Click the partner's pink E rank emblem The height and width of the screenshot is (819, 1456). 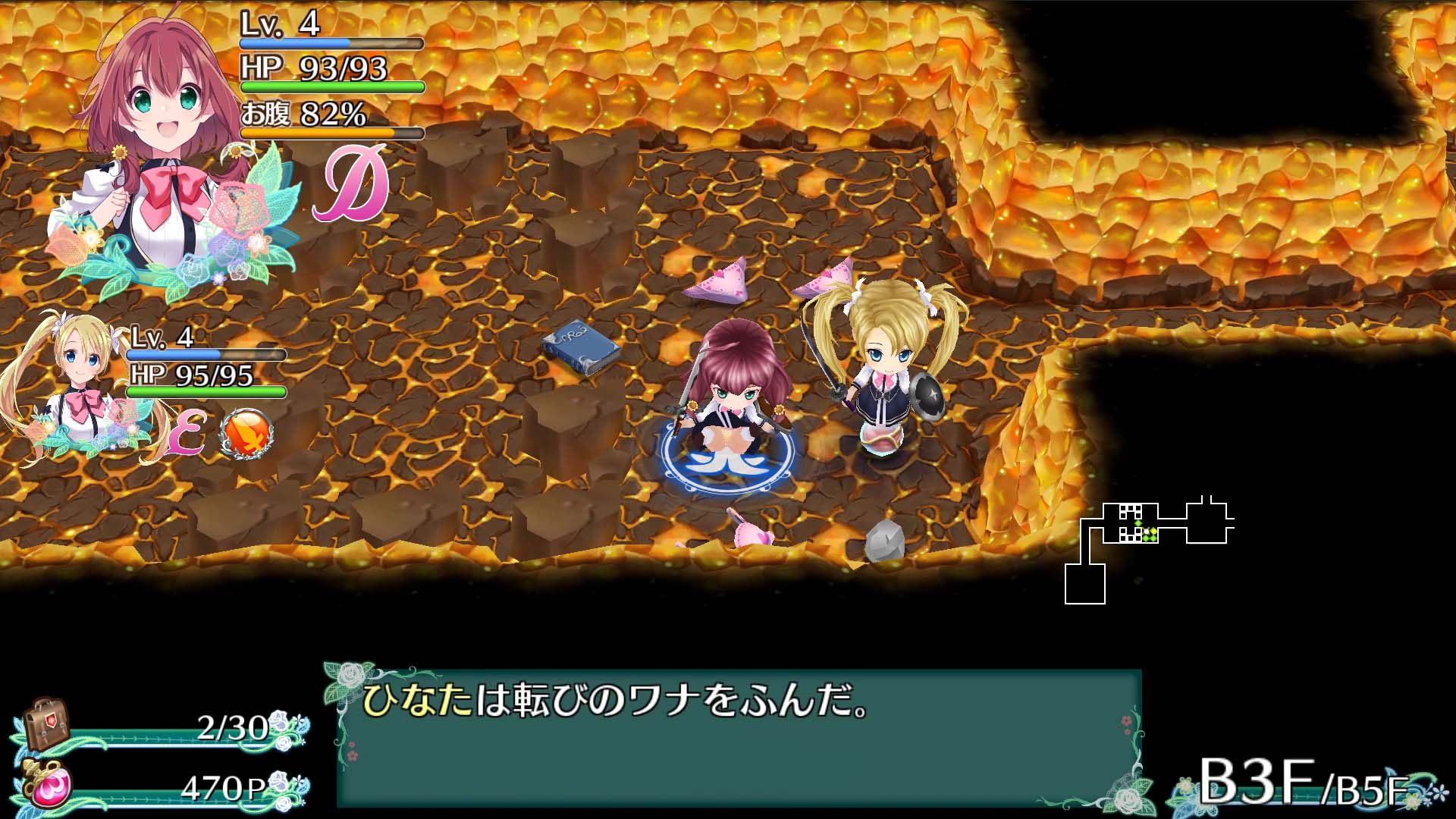click(187, 435)
